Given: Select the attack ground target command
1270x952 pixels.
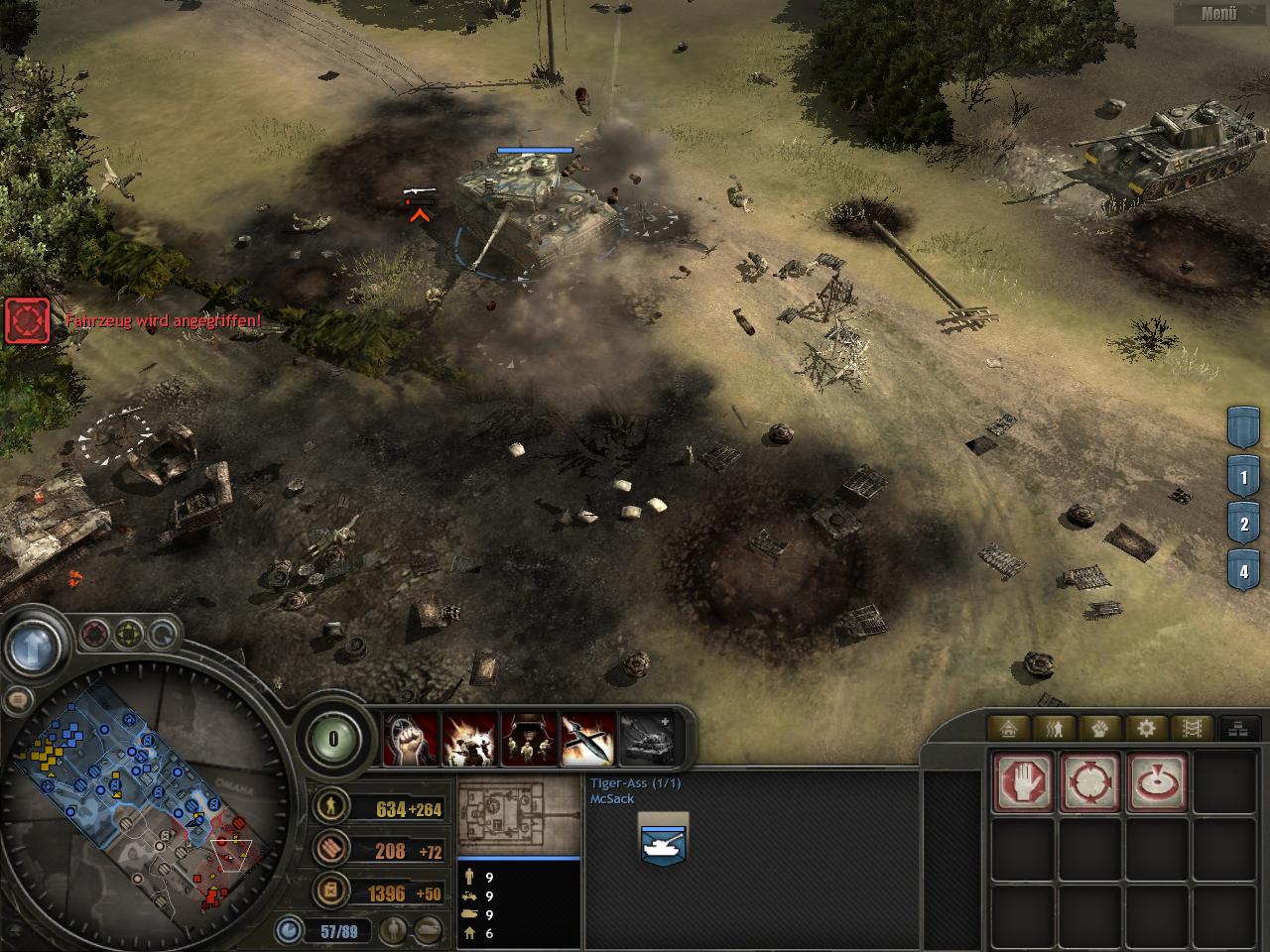Looking at the screenshot, I should click(1157, 781).
